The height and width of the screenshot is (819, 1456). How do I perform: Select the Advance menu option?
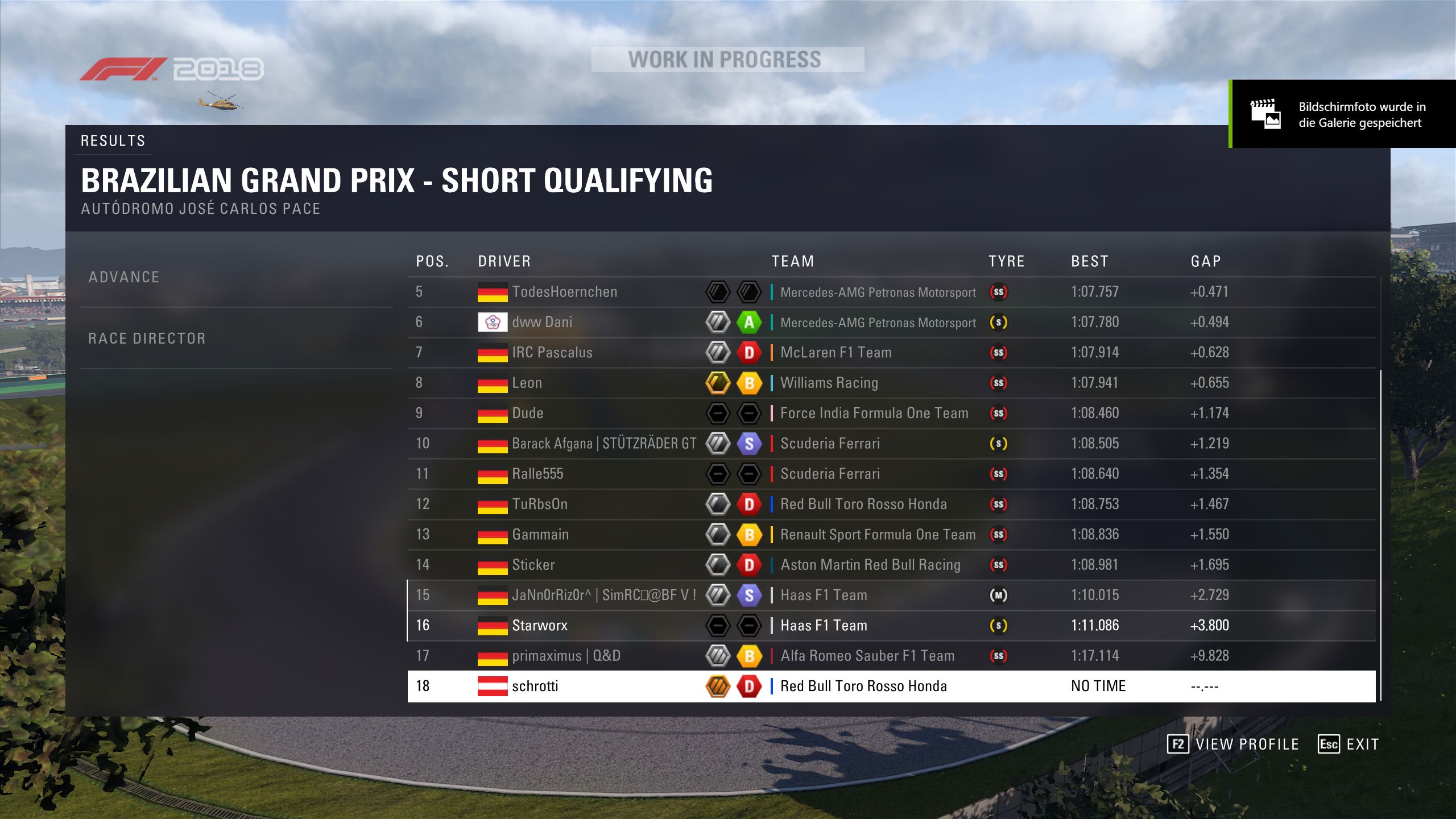click(124, 277)
